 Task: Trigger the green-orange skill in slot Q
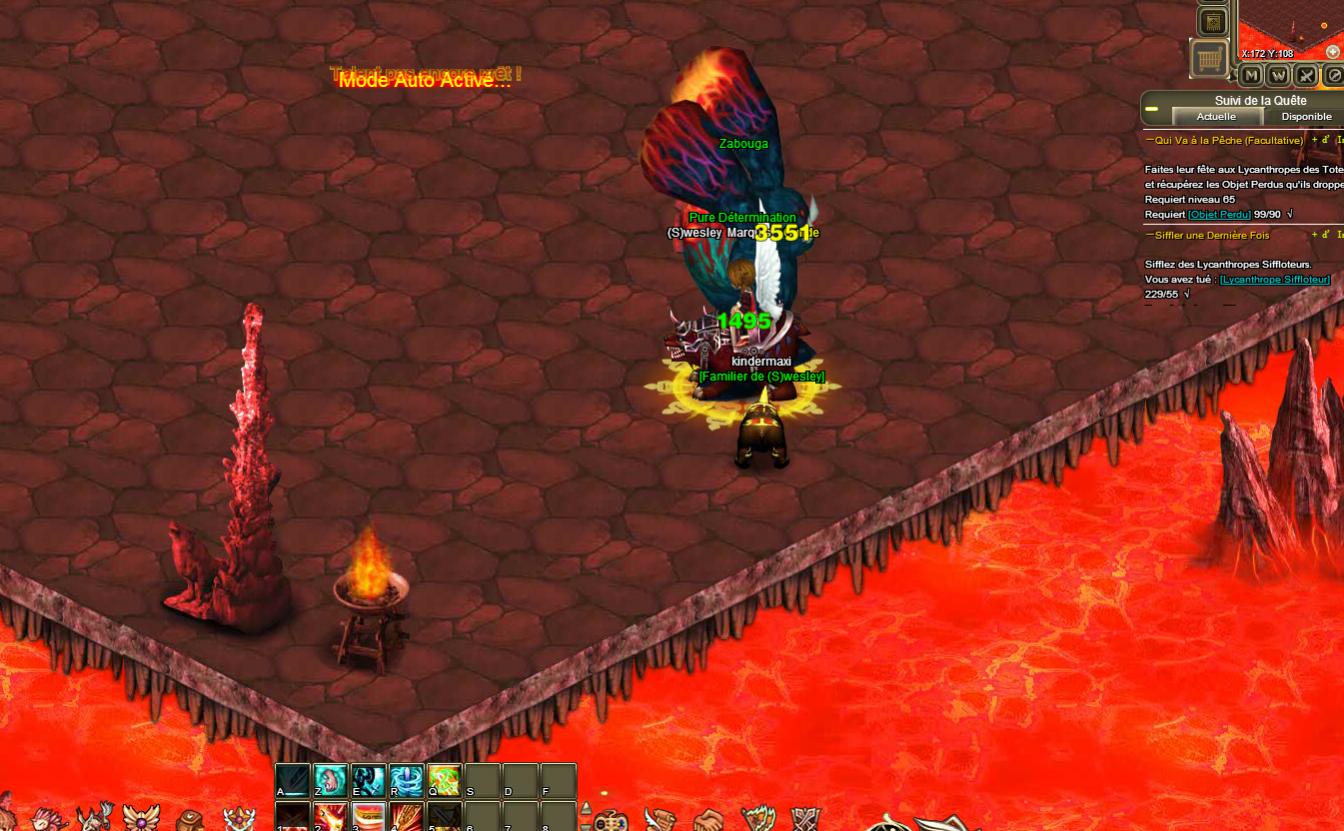coord(444,780)
